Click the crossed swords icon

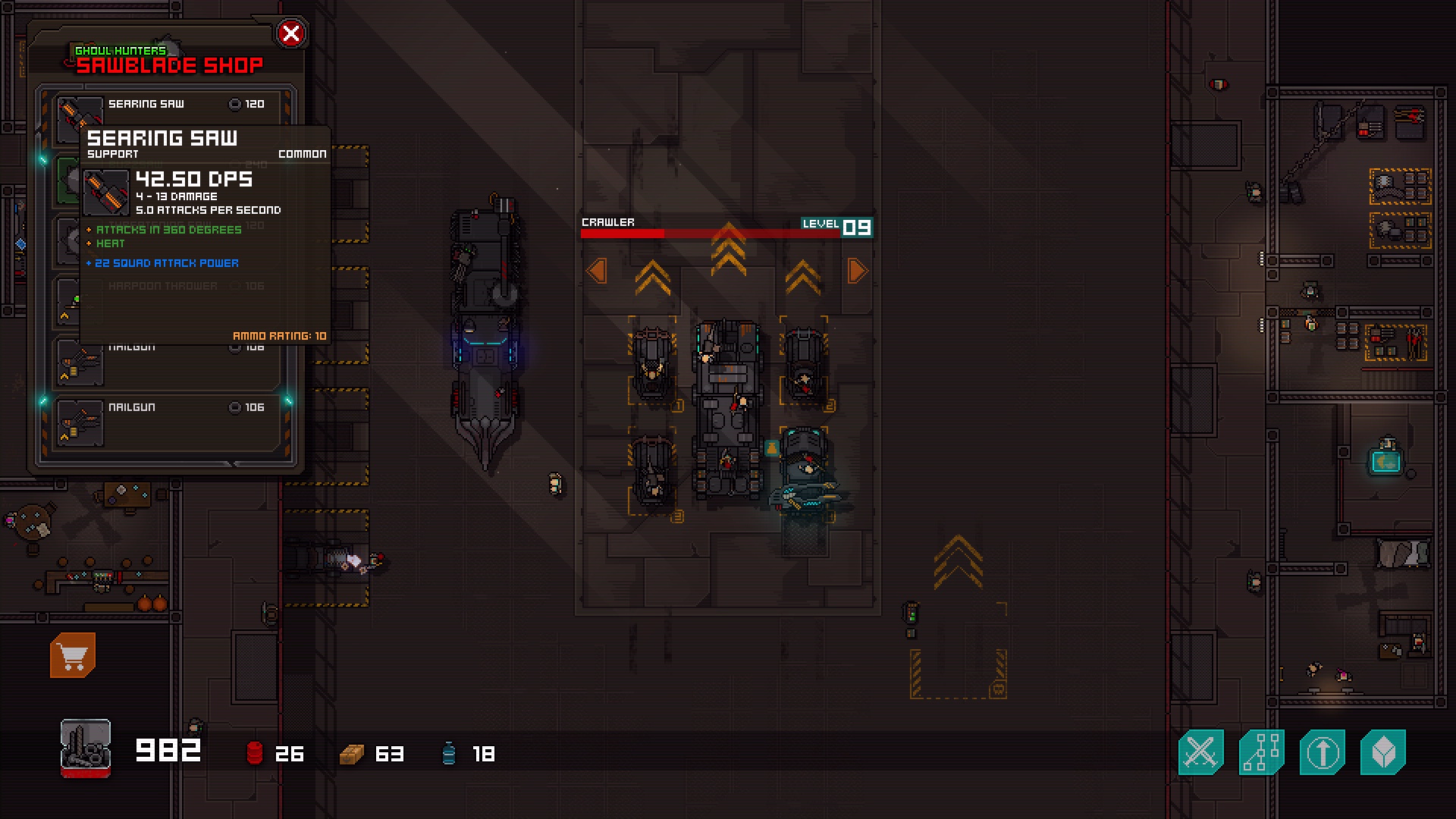tap(1200, 752)
